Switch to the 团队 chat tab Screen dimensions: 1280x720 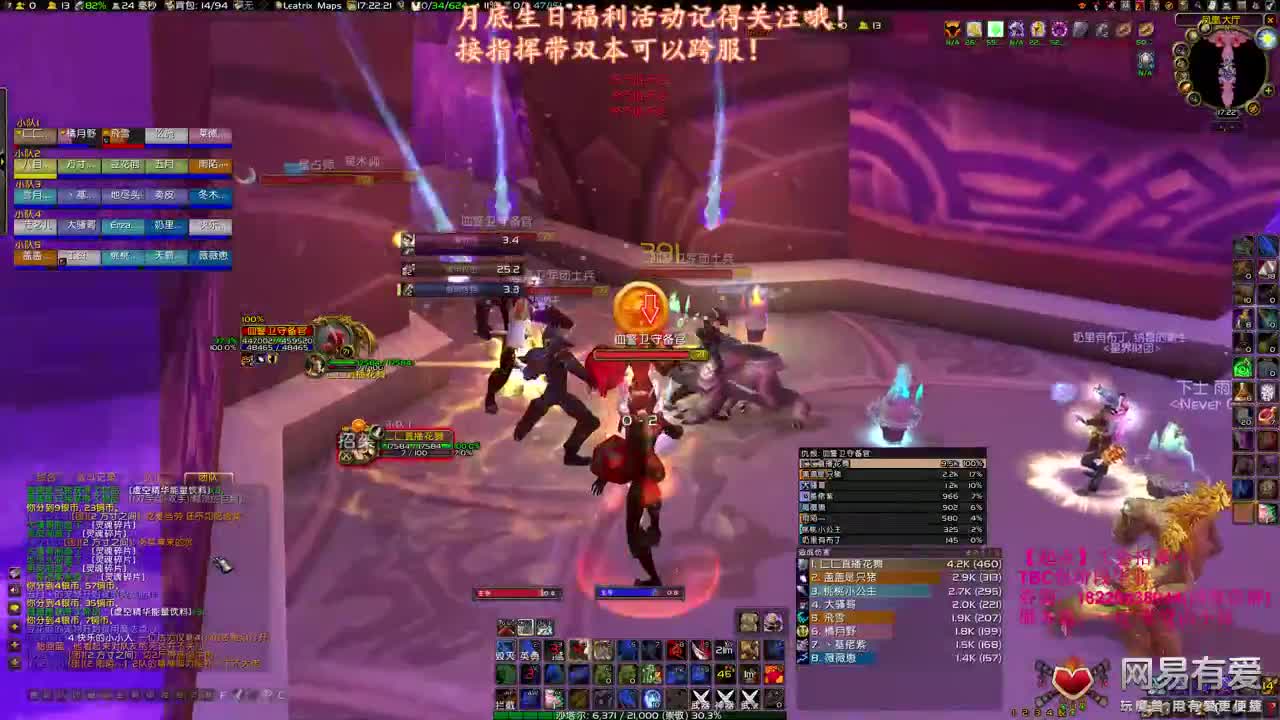pyautogui.click(x=209, y=477)
